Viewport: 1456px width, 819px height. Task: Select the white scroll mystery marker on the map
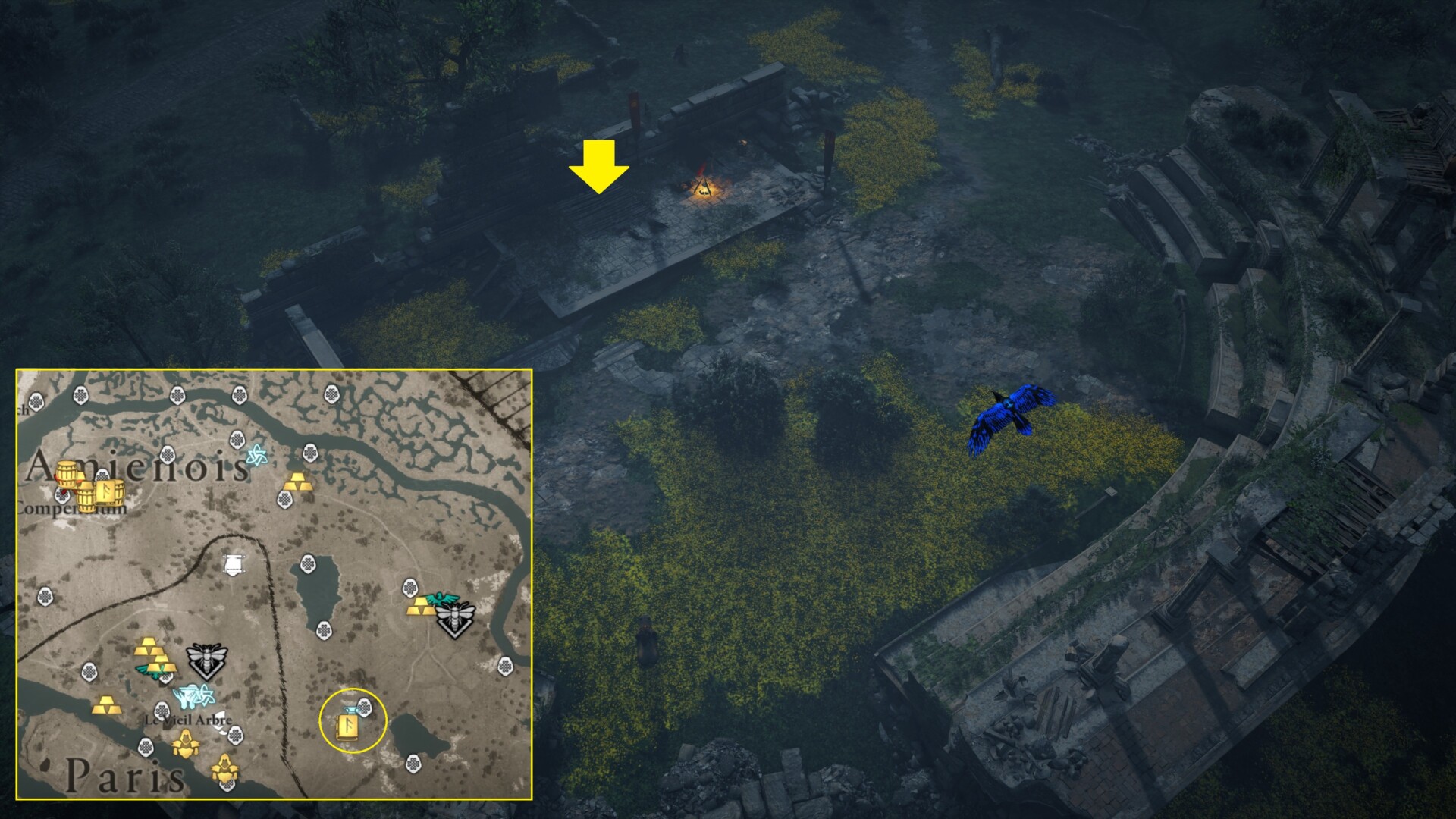(x=233, y=563)
